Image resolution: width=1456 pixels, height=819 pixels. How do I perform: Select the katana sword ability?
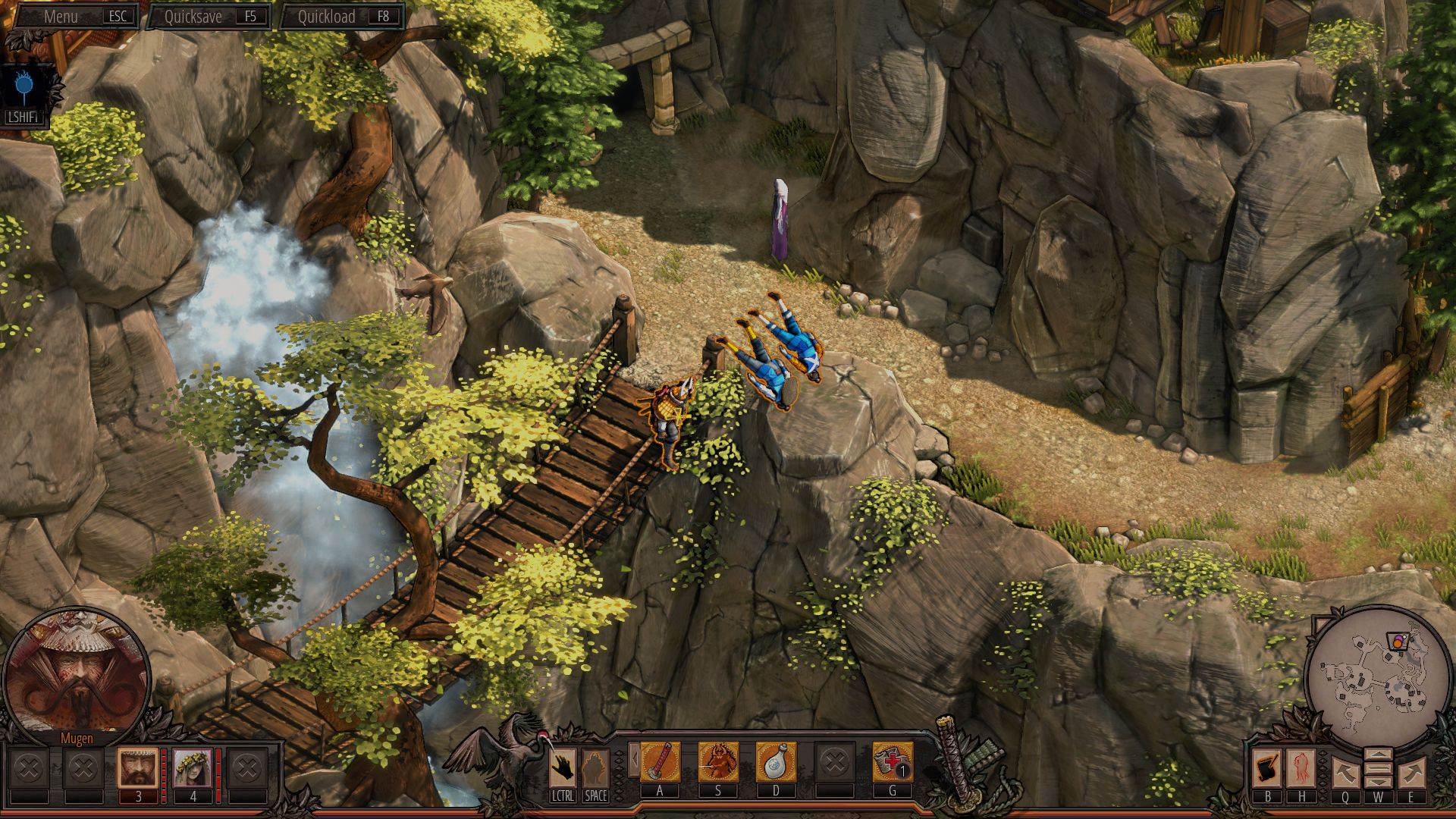tap(660, 761)
